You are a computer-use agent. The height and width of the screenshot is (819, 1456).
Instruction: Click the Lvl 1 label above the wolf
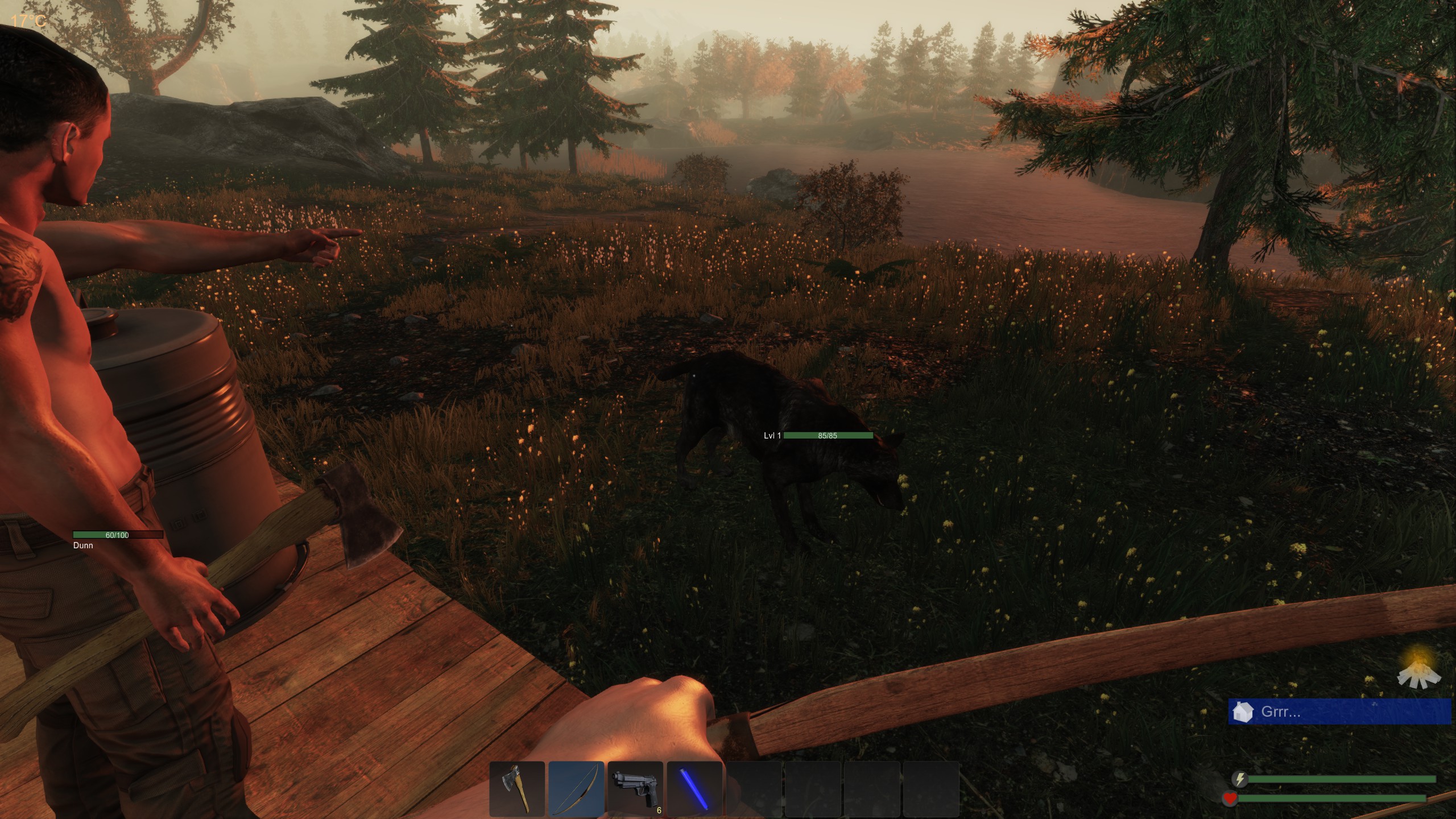tap(772, 435)
